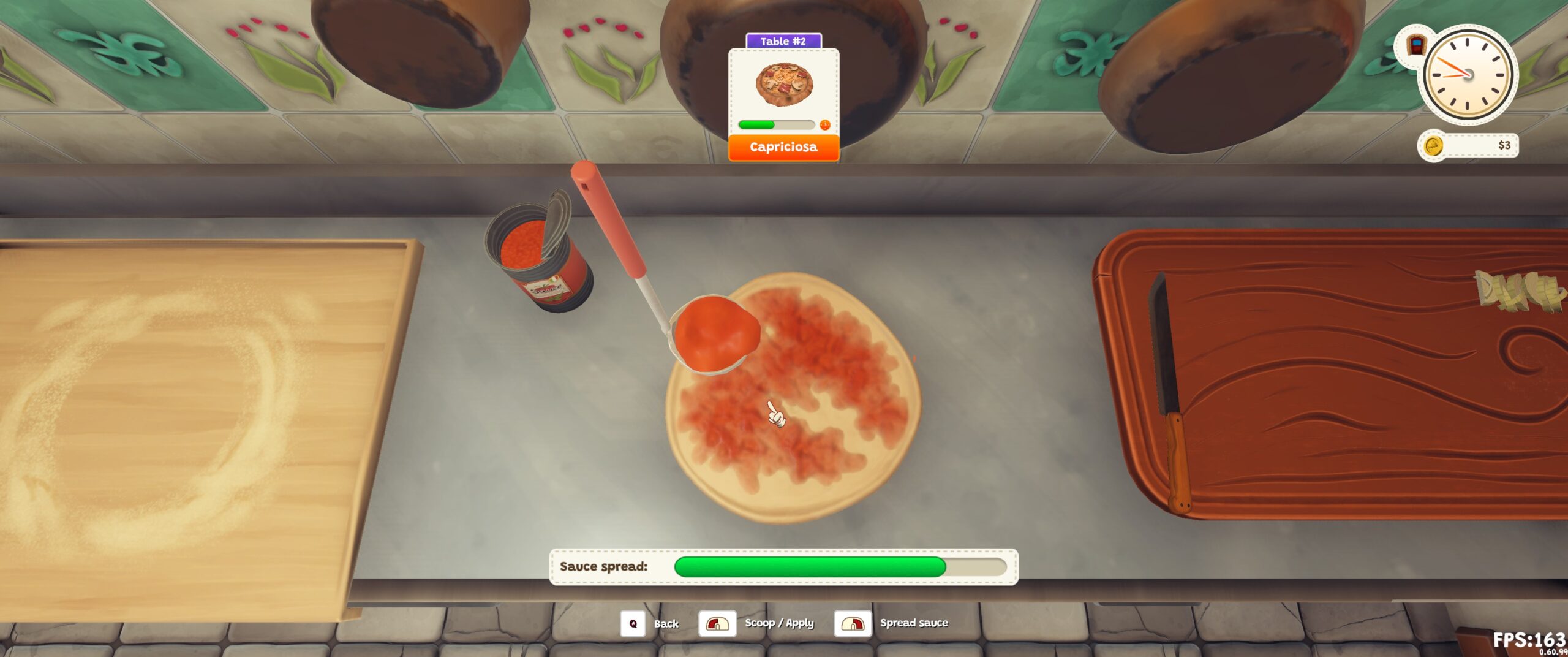Click the Capriciosa pizza picture on the order card
Screen dimensions: 1568x657
783,85
